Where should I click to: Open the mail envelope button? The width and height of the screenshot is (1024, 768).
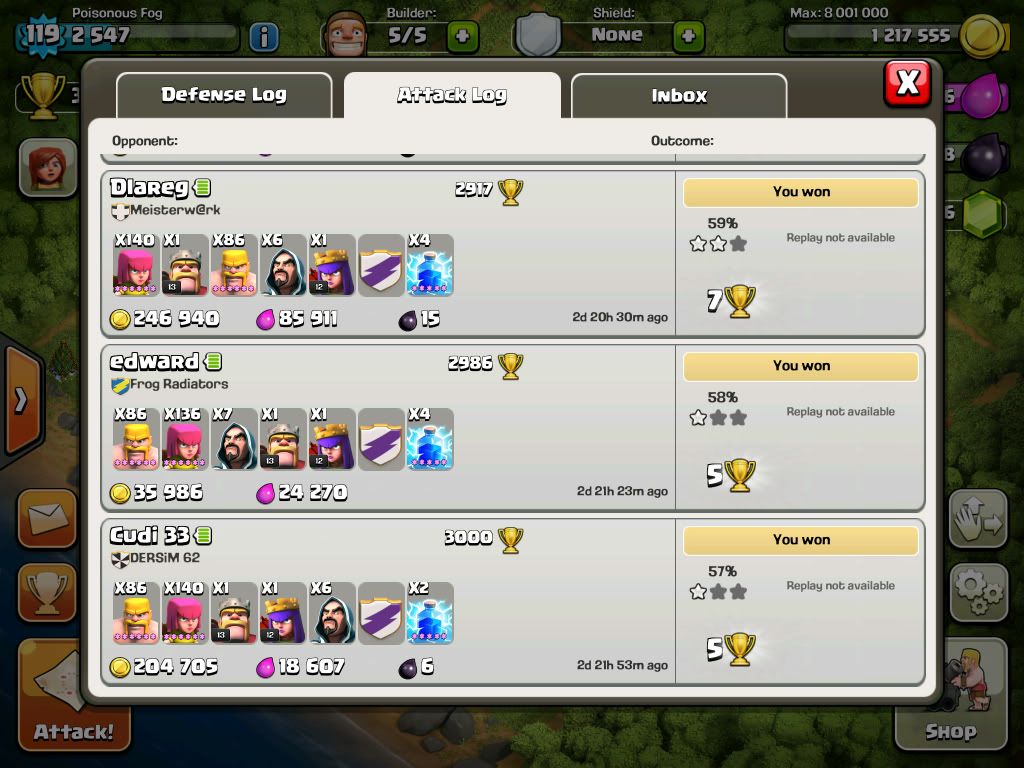coord(47,518)
